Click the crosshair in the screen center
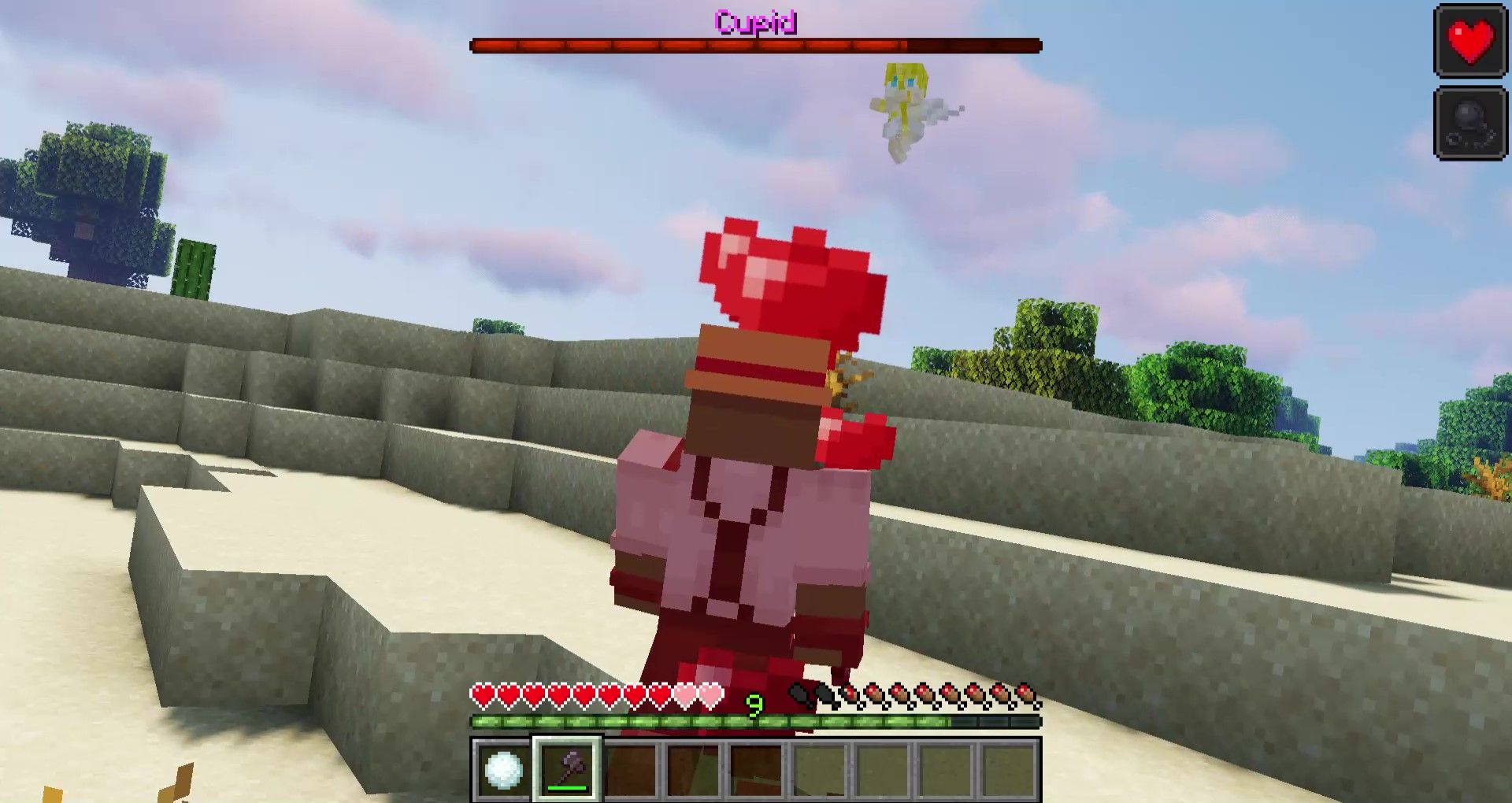 click(x=756, y=401)
